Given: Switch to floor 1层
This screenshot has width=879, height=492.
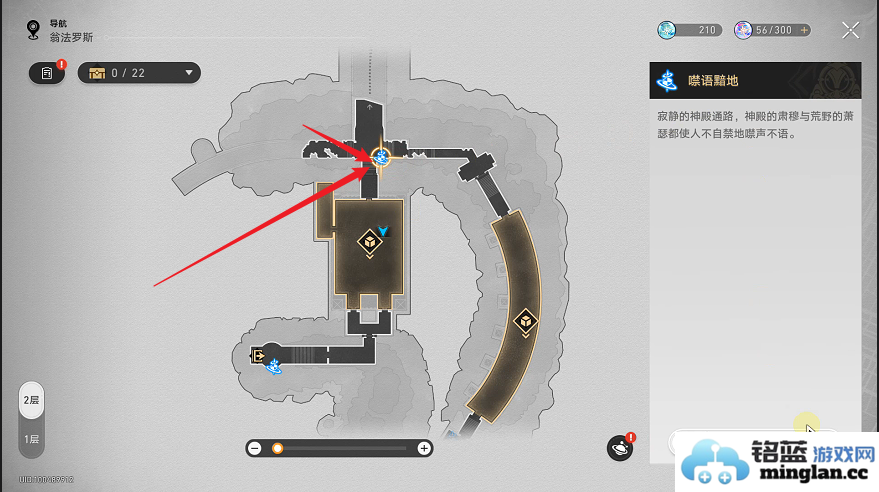Looking at the screenshot, I should click(x=32, y=438).
